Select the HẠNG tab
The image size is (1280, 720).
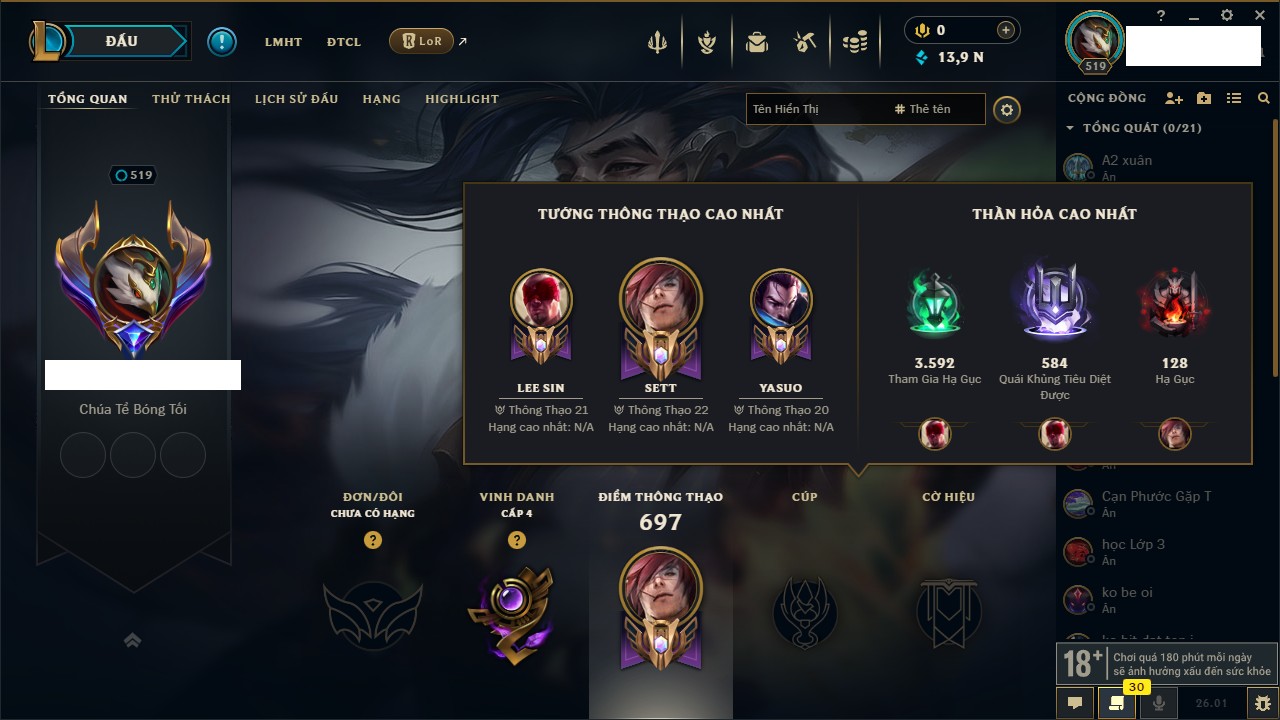click(x=381, y=99)
